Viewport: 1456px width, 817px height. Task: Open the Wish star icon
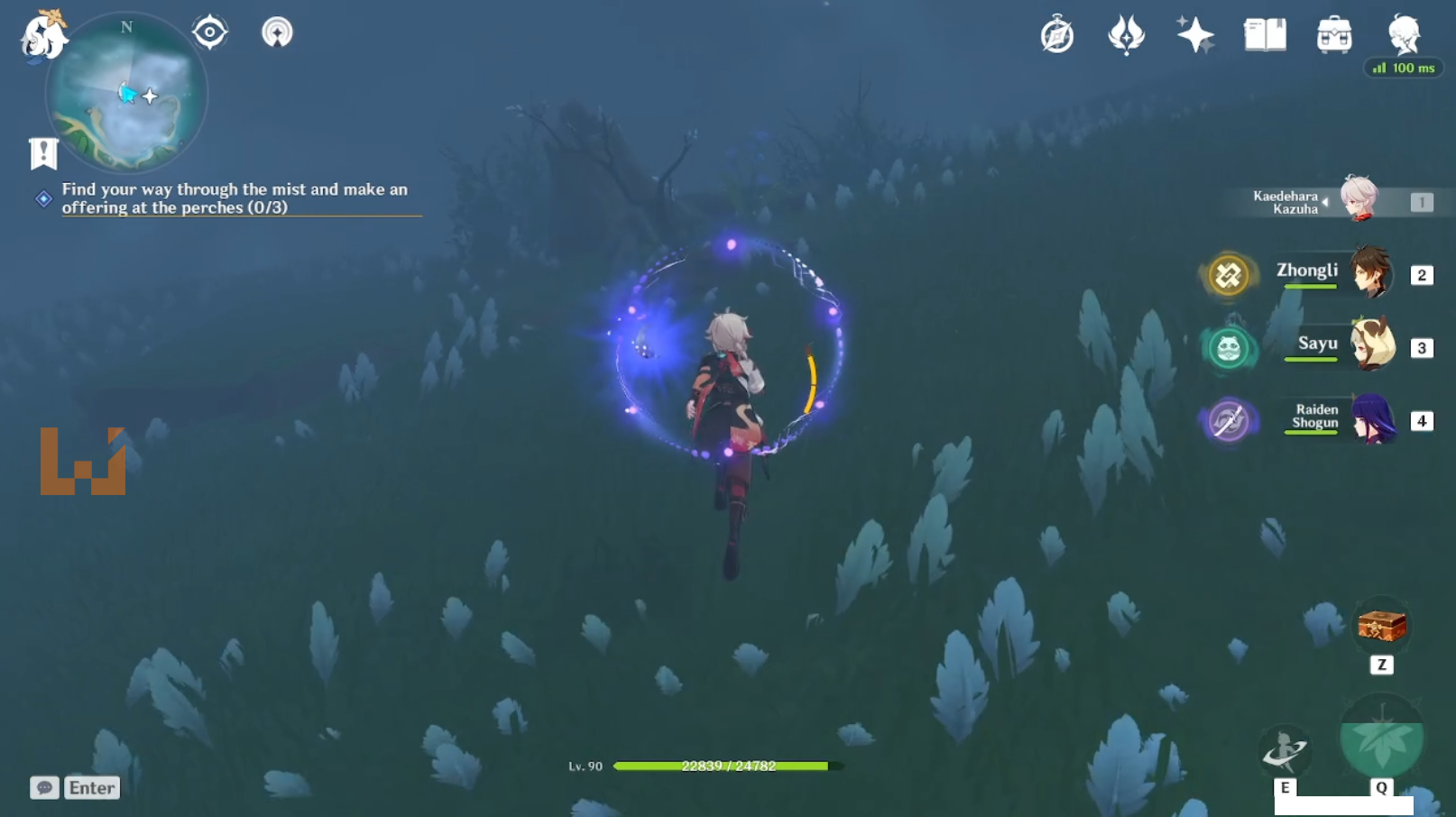click(1195, 35)
